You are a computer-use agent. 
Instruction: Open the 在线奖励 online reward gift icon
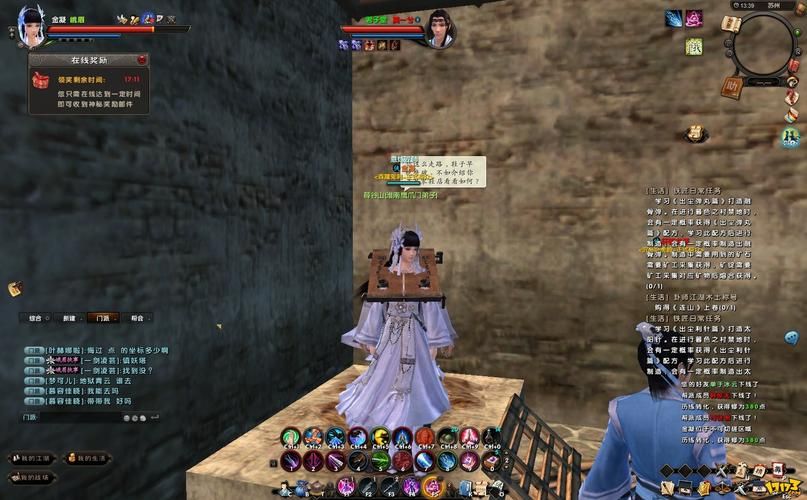click(x=40, y=78)
